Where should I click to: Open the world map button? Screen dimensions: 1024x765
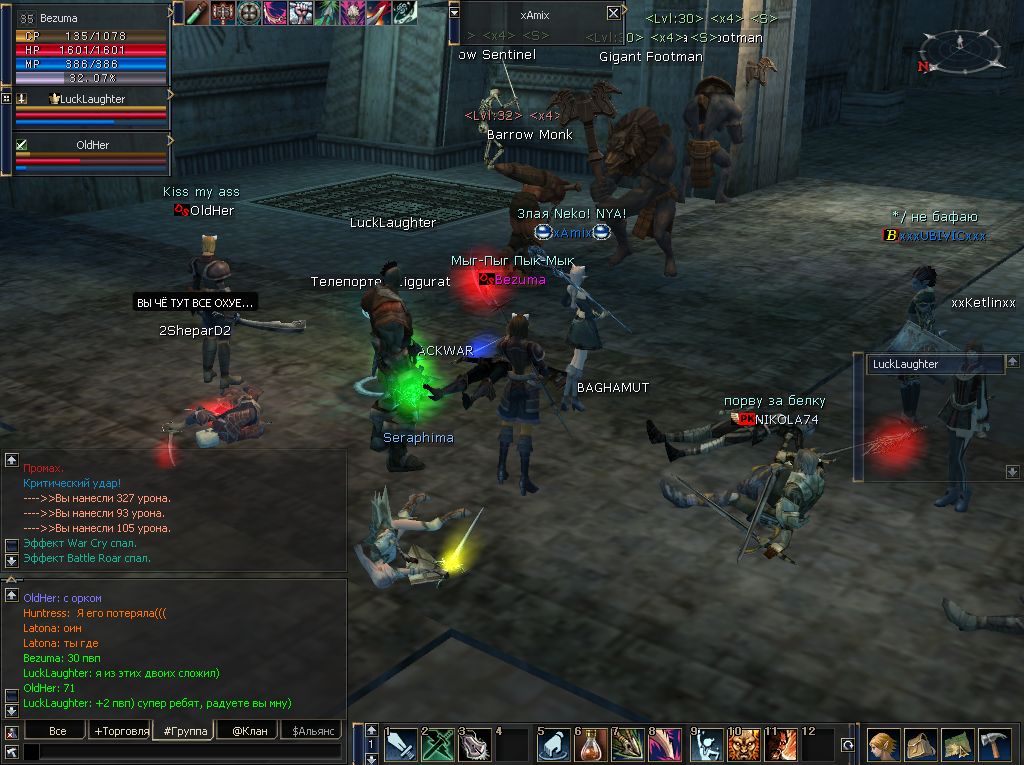point(957,745)
